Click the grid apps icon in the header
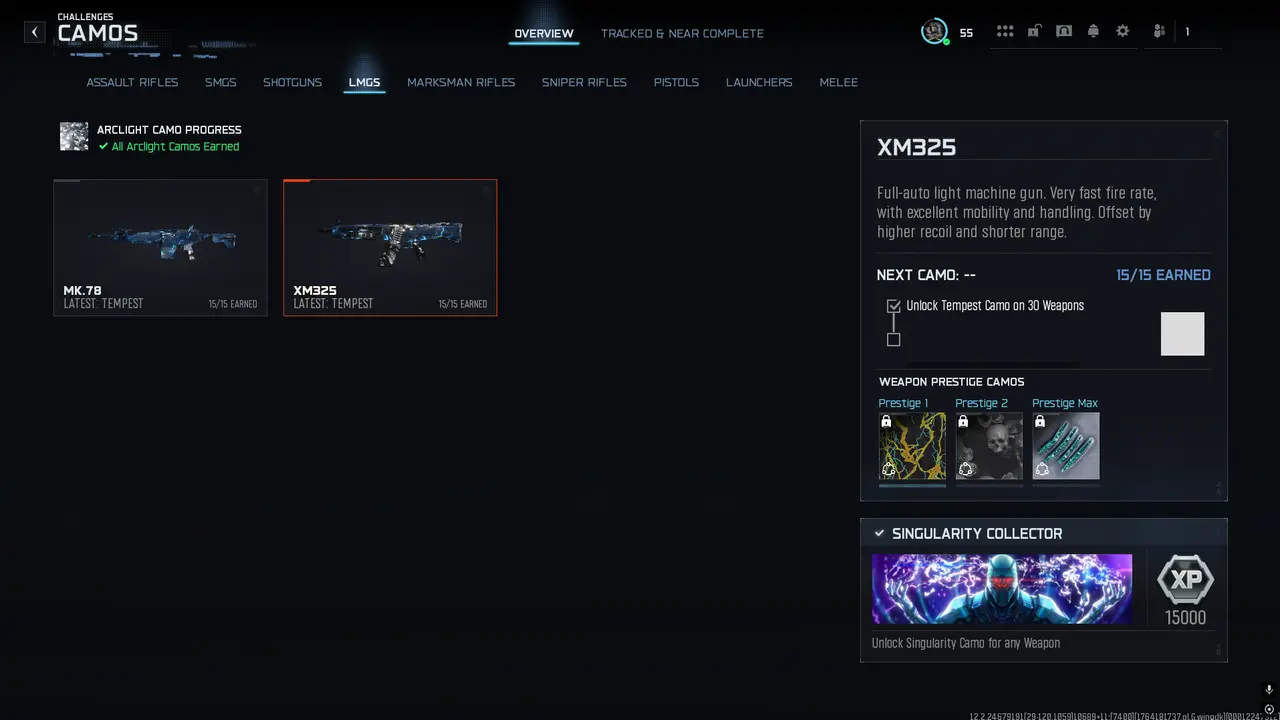Viewport: 1280px width, 720px height. pos(1005,31)
